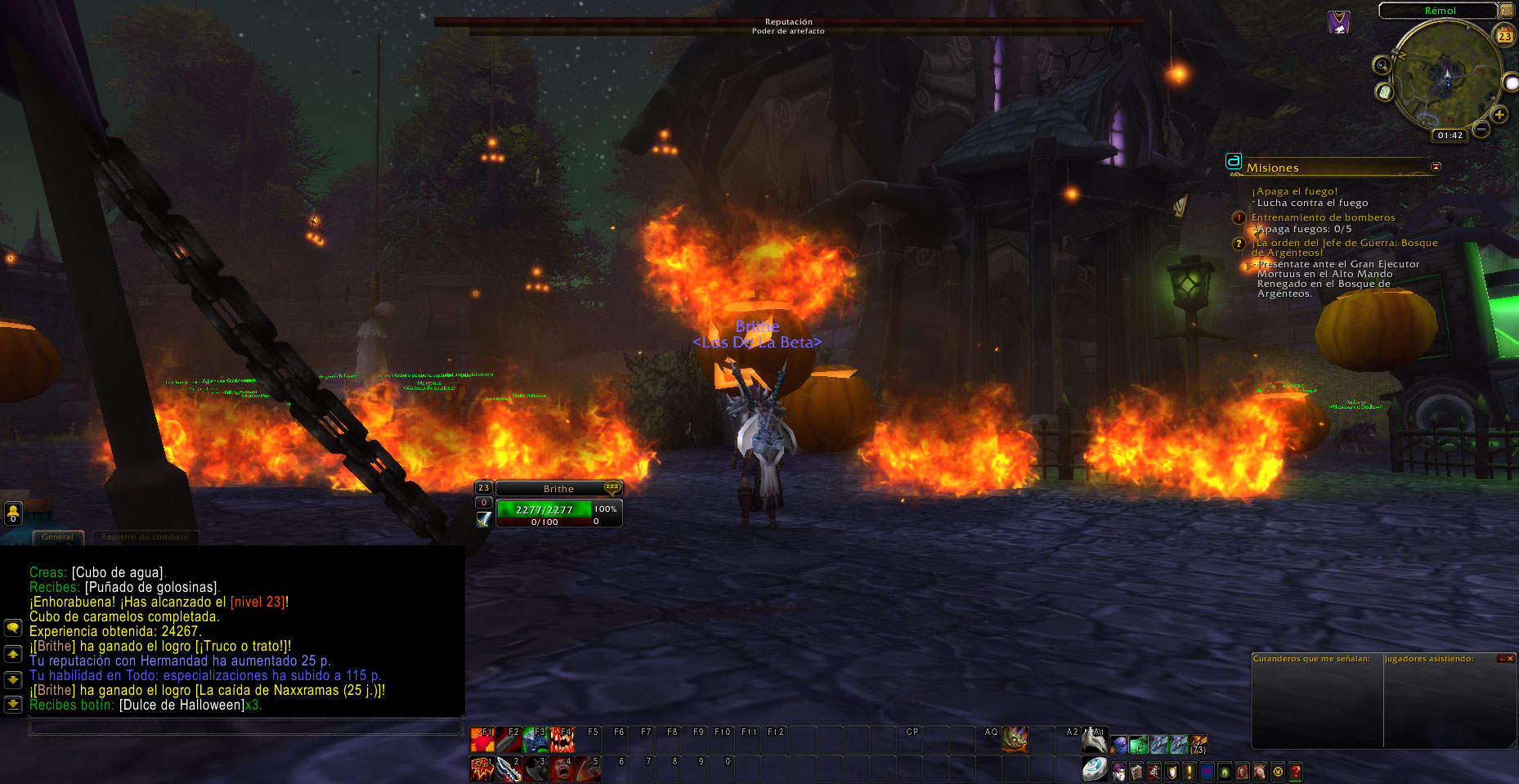Use the hearthstone icon slot

click(x=1094, y=769)
